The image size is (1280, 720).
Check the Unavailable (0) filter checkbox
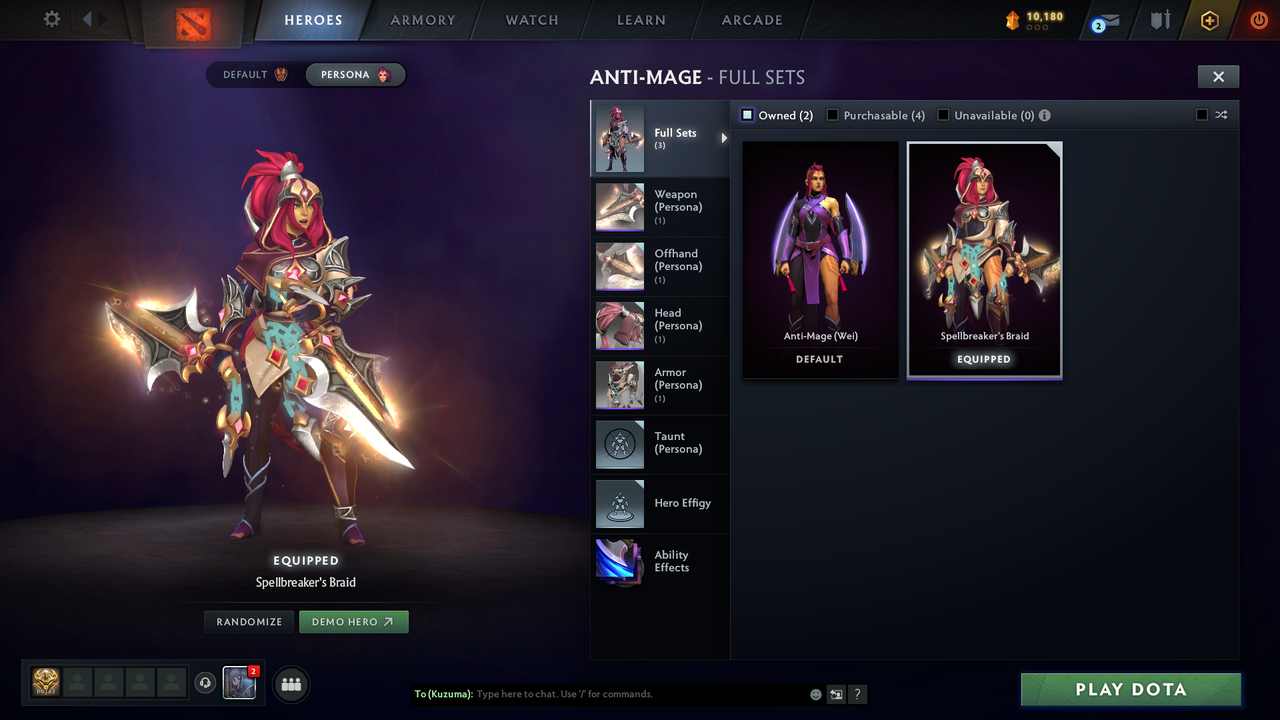pyautogui.click(x=942, y=115)
